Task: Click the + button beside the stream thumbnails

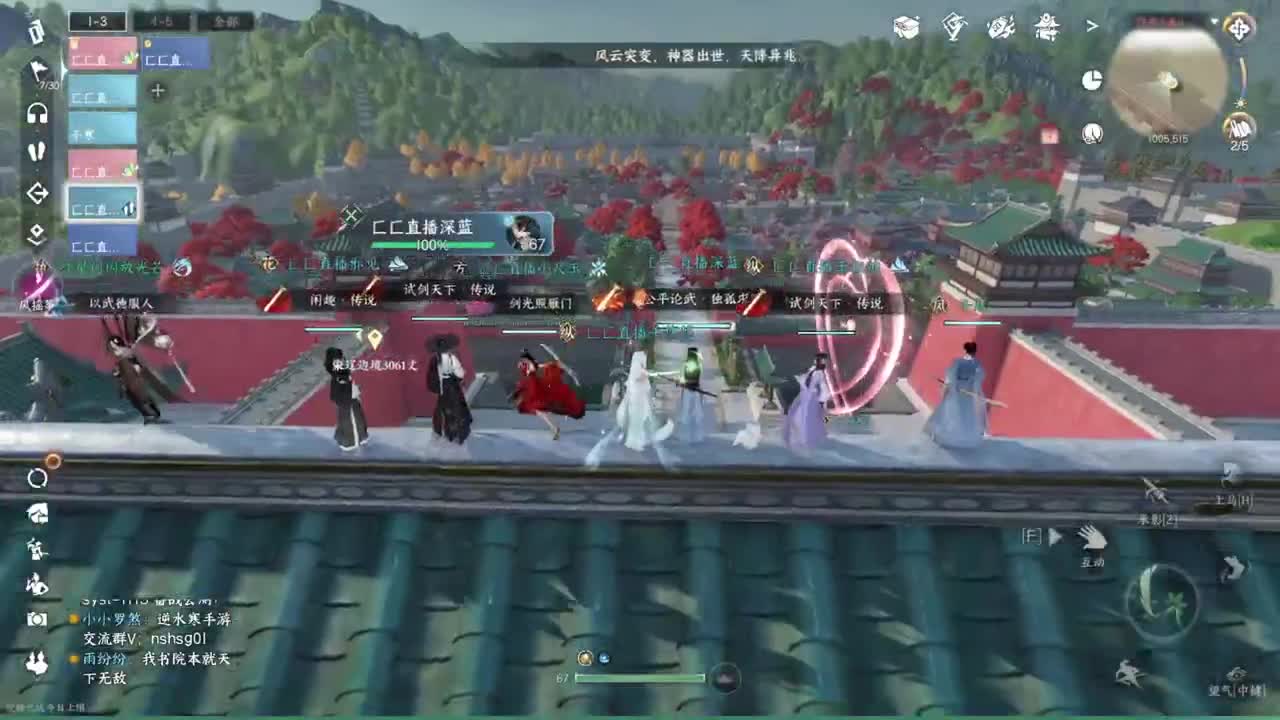Action: [x=157, y=89]
